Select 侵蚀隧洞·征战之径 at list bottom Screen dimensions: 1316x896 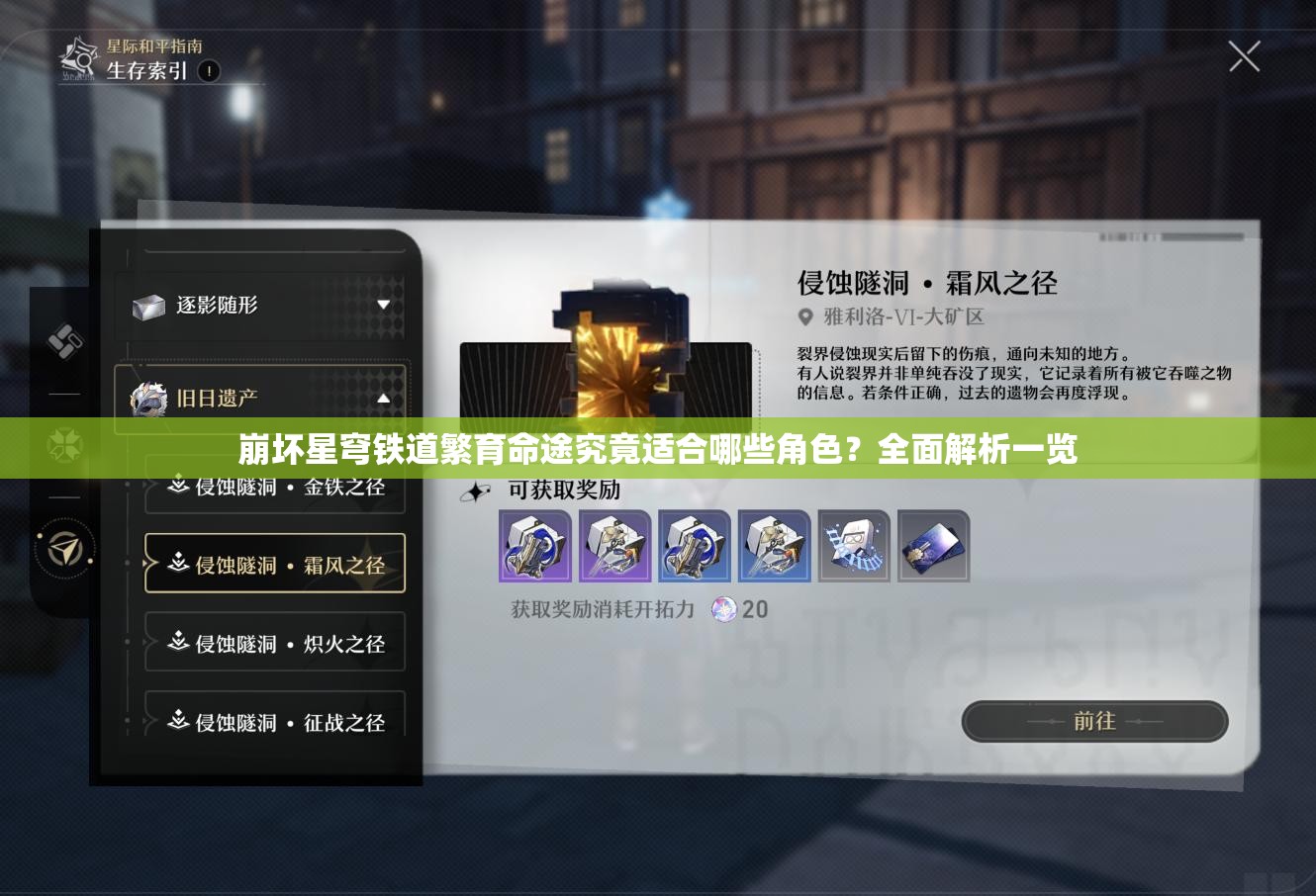[275, 722]
